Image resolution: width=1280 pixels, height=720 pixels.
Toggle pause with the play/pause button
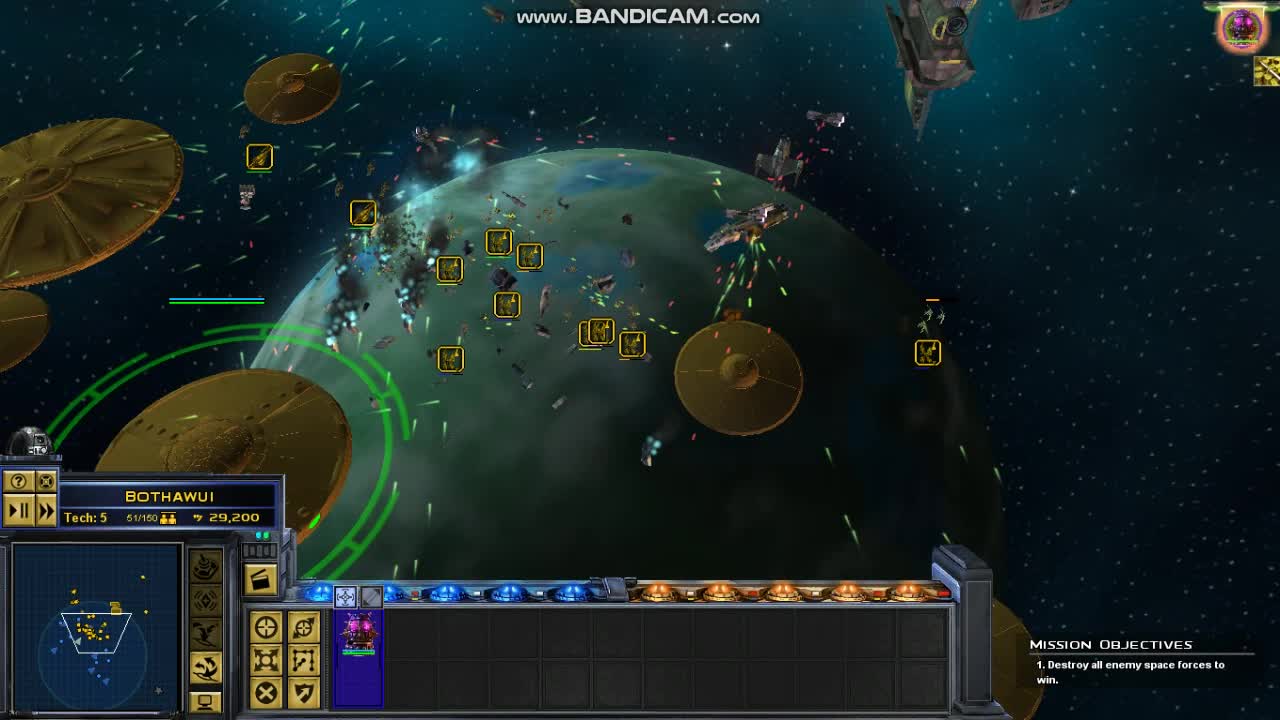tap(17, 510)
